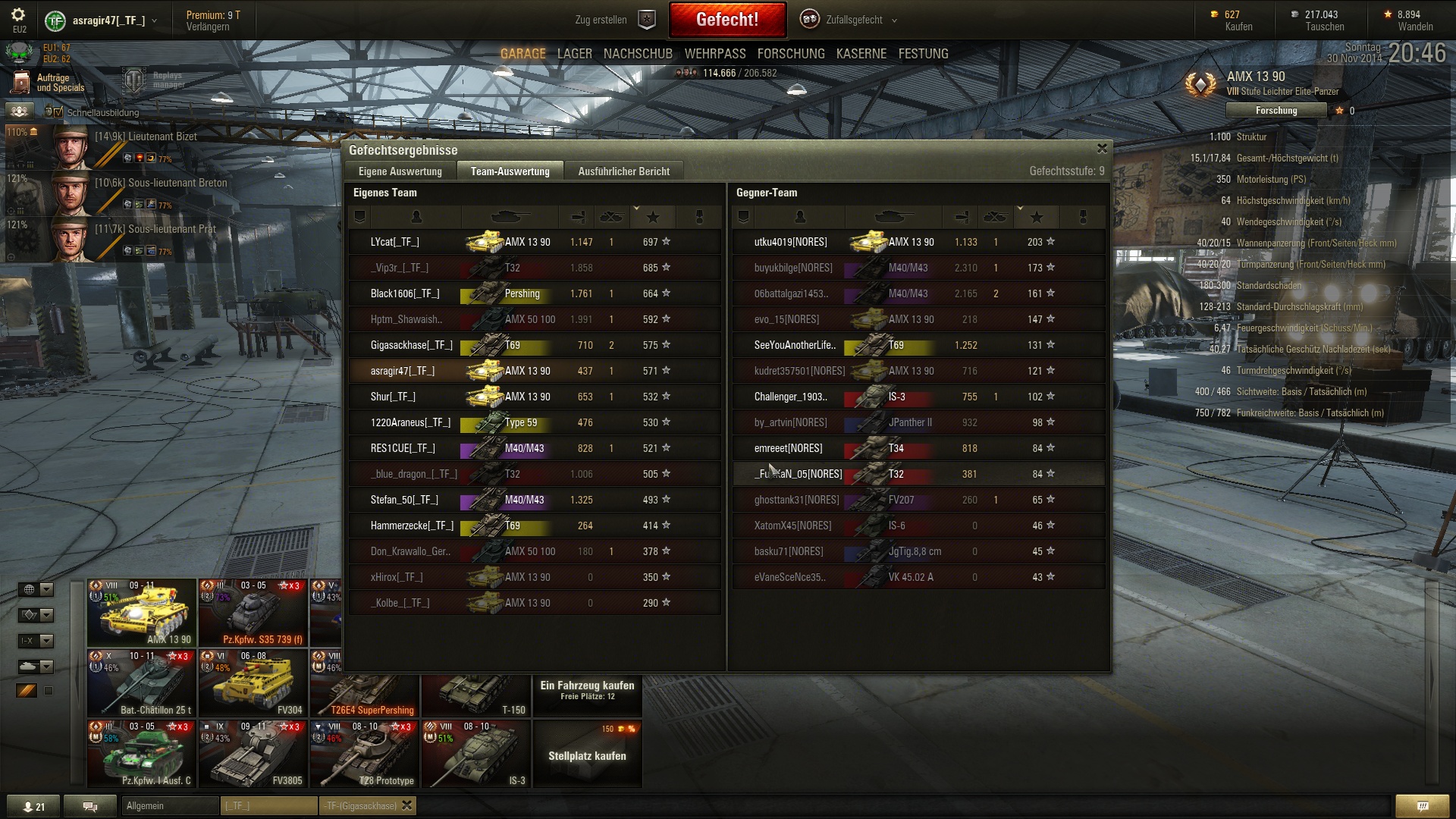Click Ein Fahrzeug kaufen tile
Screen dimensions: 1456x819
tap(587, 690)
